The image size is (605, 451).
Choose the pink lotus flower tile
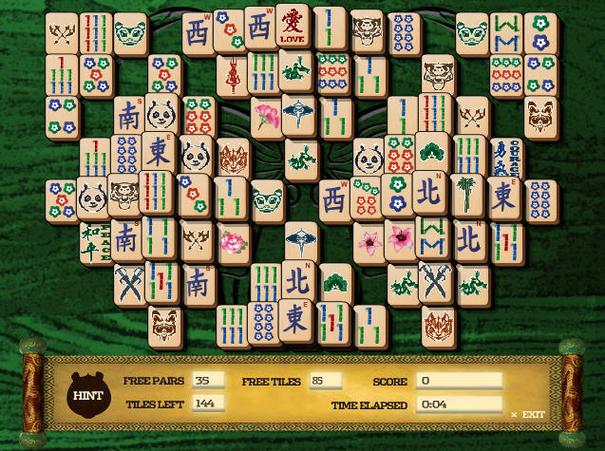[232, 241]
